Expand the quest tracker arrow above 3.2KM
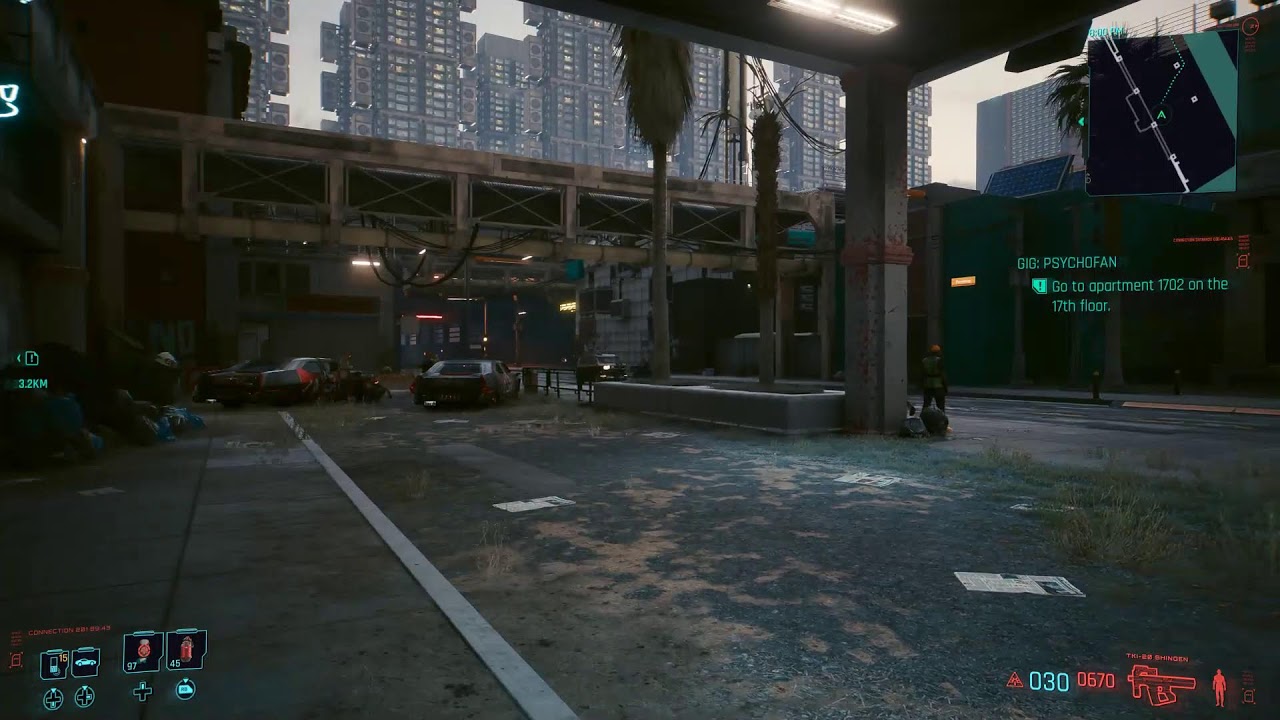Screen dimensions: 1280x720 click(x=19, y=358)
